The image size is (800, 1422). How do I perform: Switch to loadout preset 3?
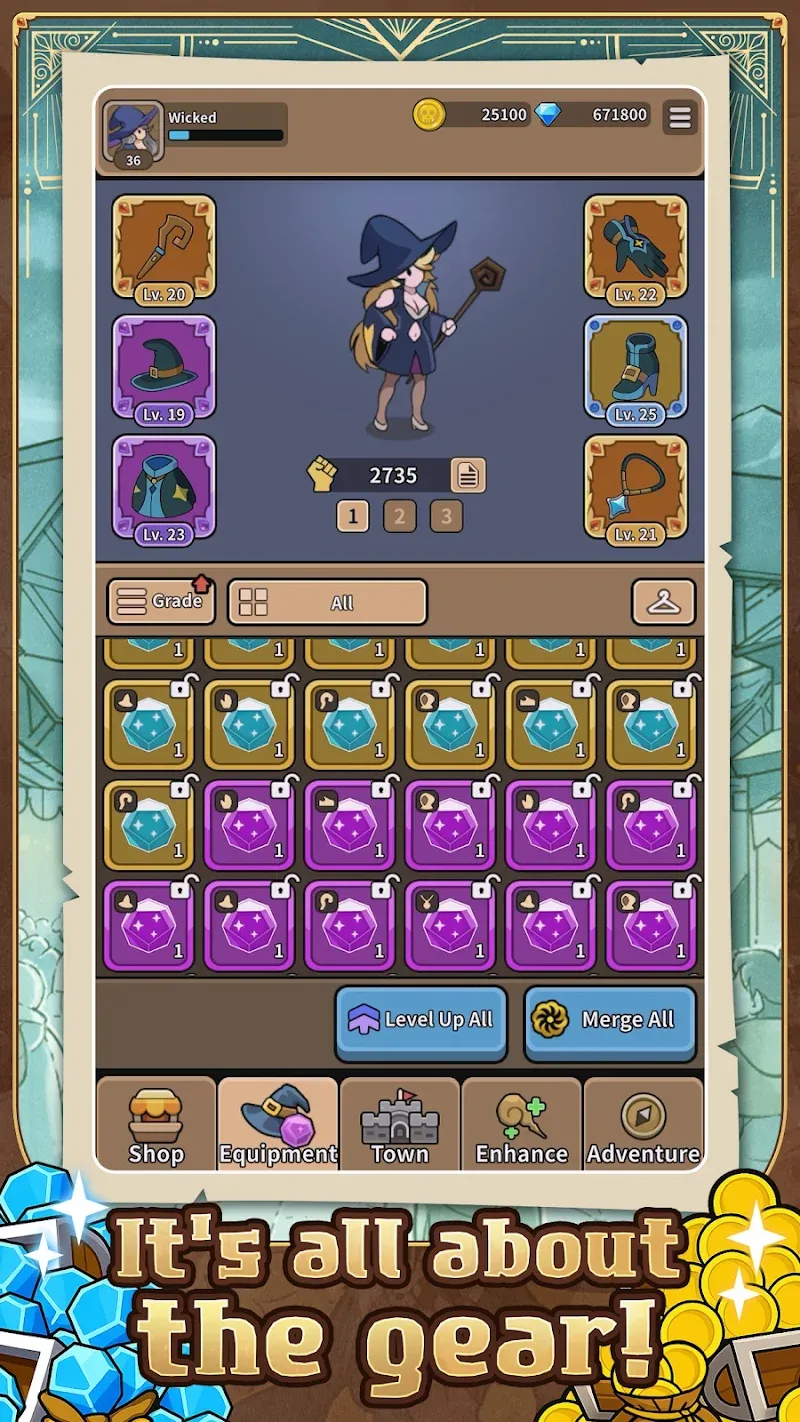click(x=446, y=516)
